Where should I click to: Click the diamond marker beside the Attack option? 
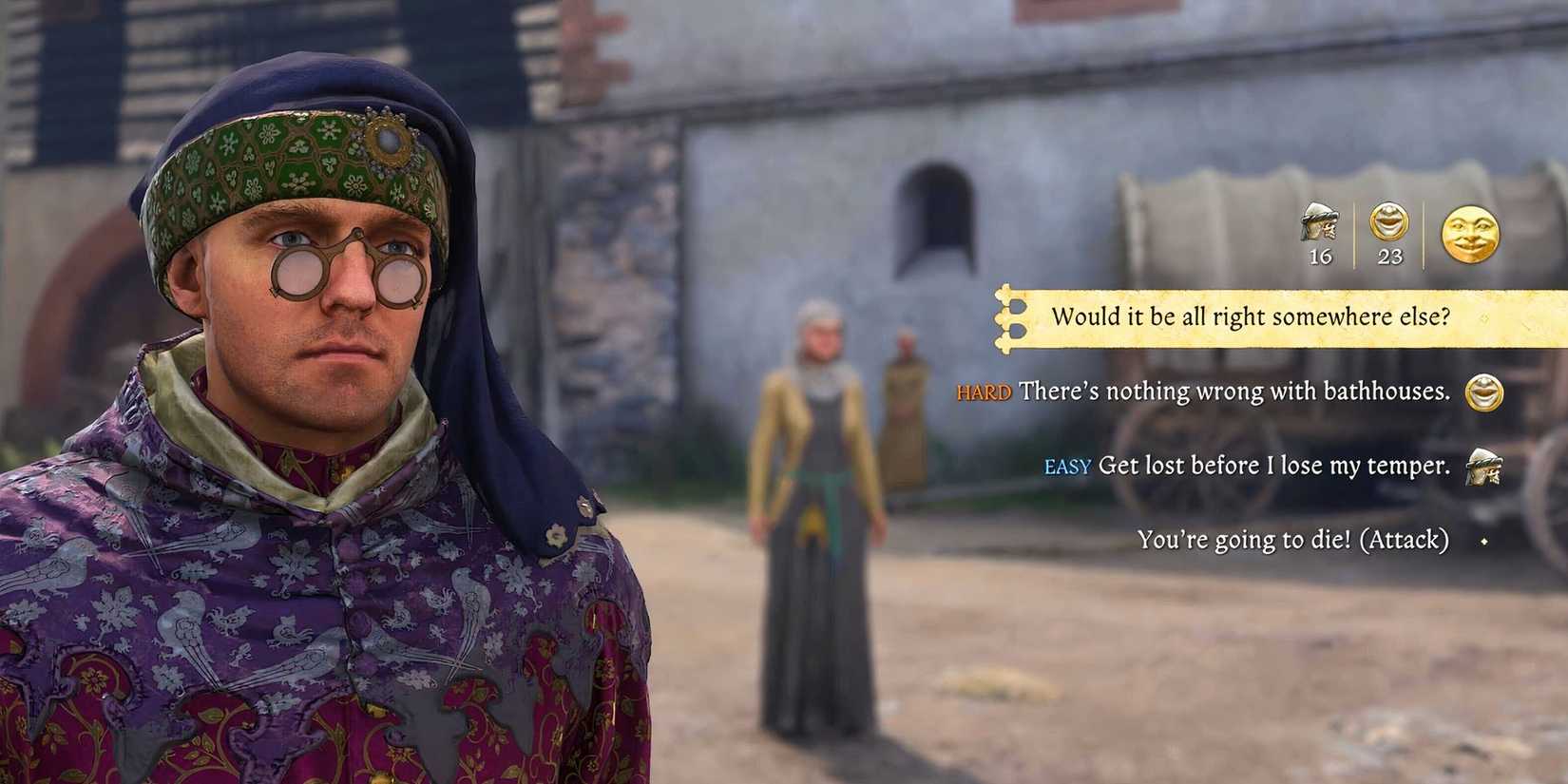tap(1485, 542)
